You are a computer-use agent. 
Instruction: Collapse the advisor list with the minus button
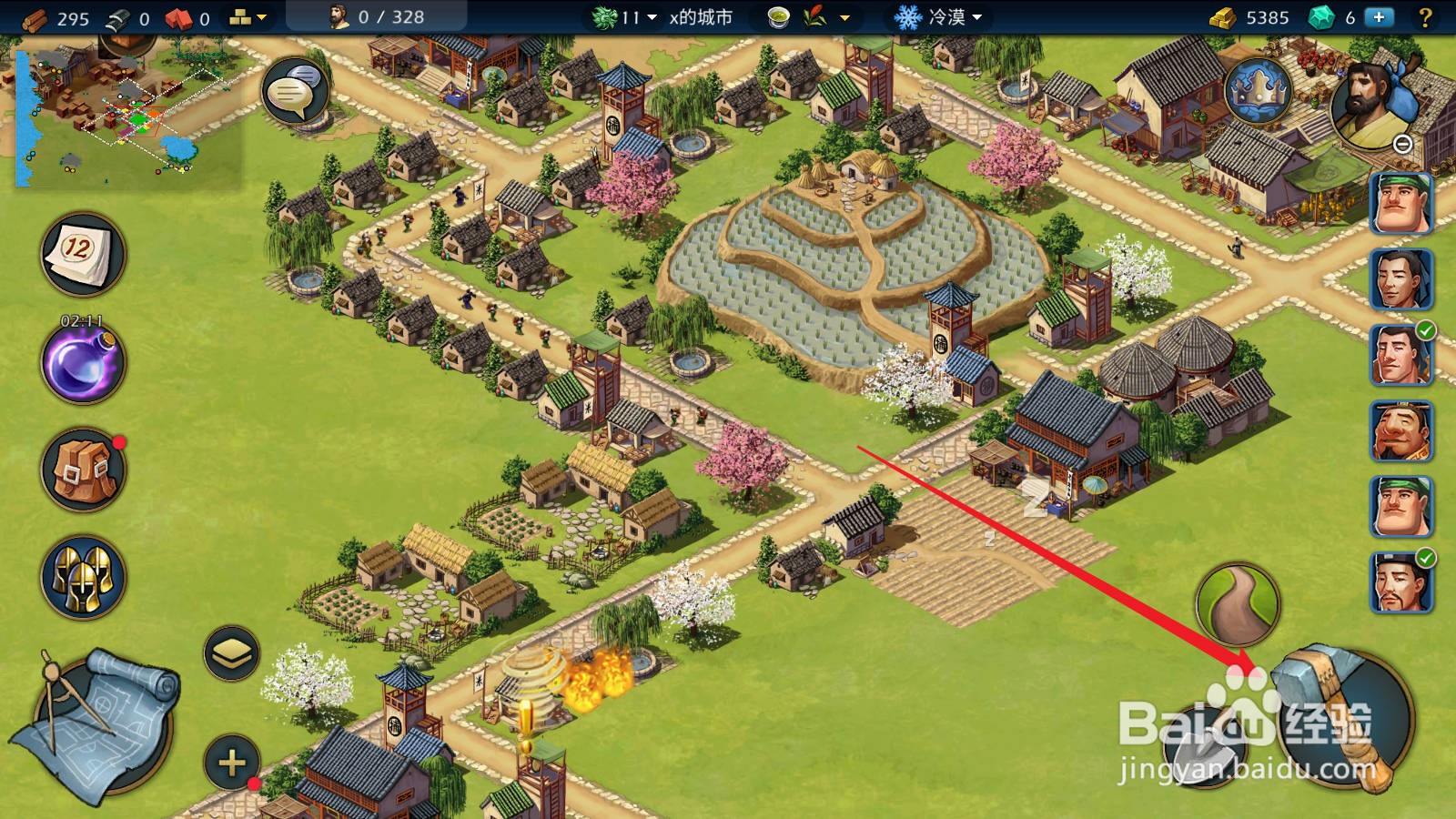tap(1403, 145)
